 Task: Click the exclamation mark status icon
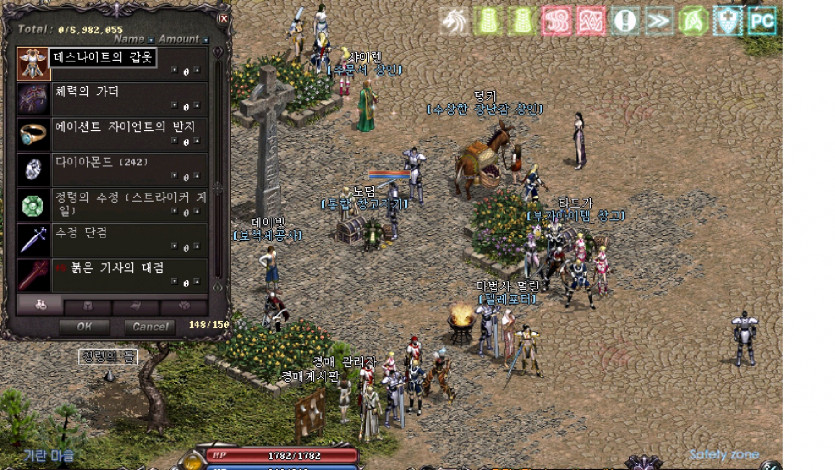pyautogui.click(x=626, y=20)
